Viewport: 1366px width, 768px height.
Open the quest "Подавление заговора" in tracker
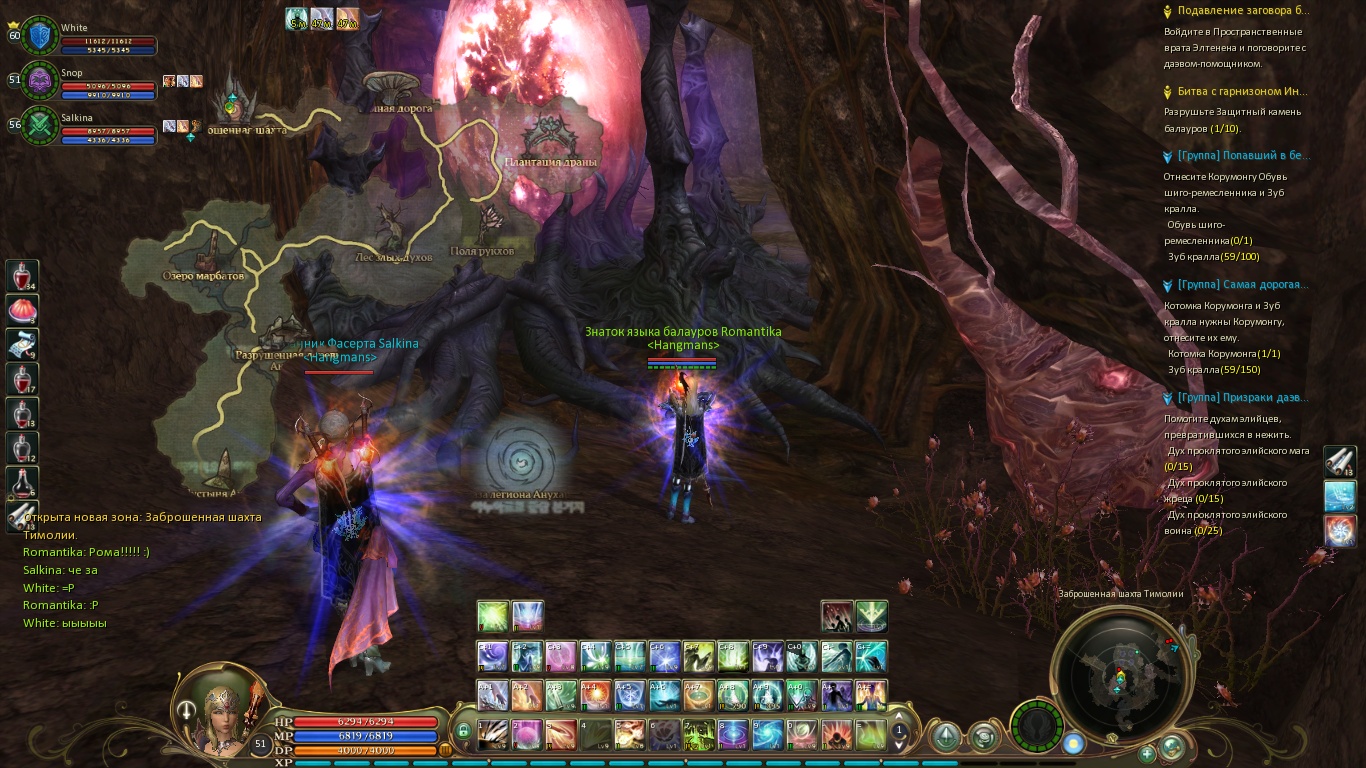[1242, 11]
